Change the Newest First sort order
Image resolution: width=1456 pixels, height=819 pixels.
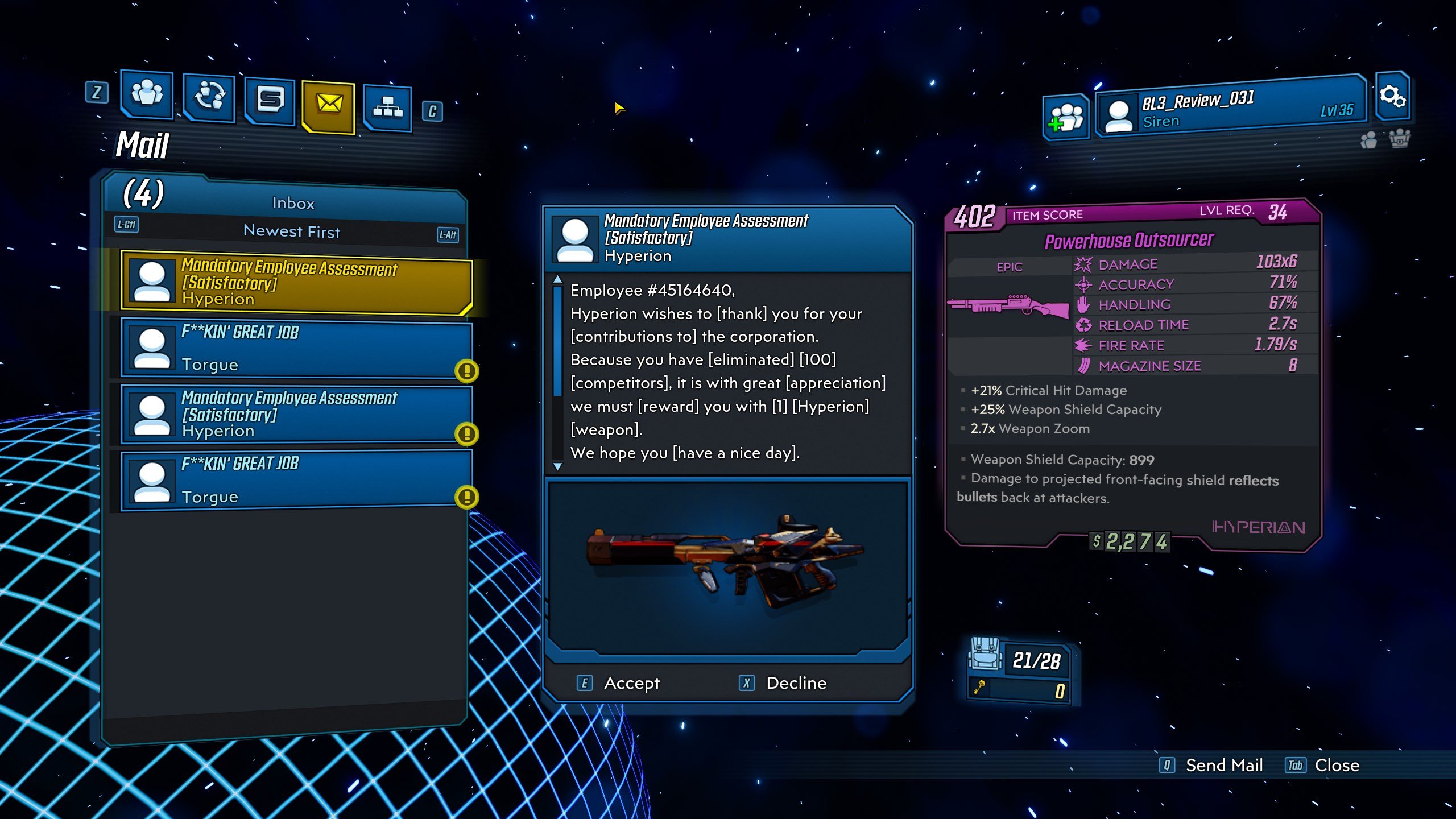[x=291, y=231]
